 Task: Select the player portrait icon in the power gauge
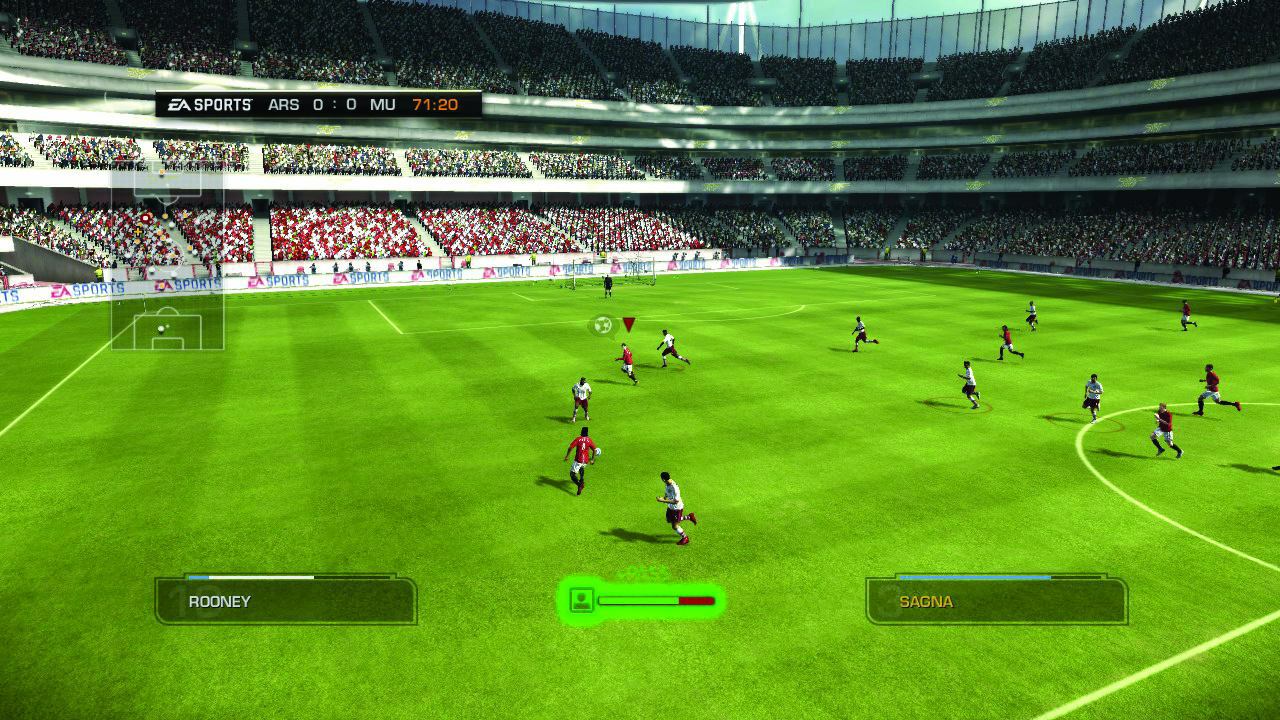pyautogui.click(x=581, y=600)
